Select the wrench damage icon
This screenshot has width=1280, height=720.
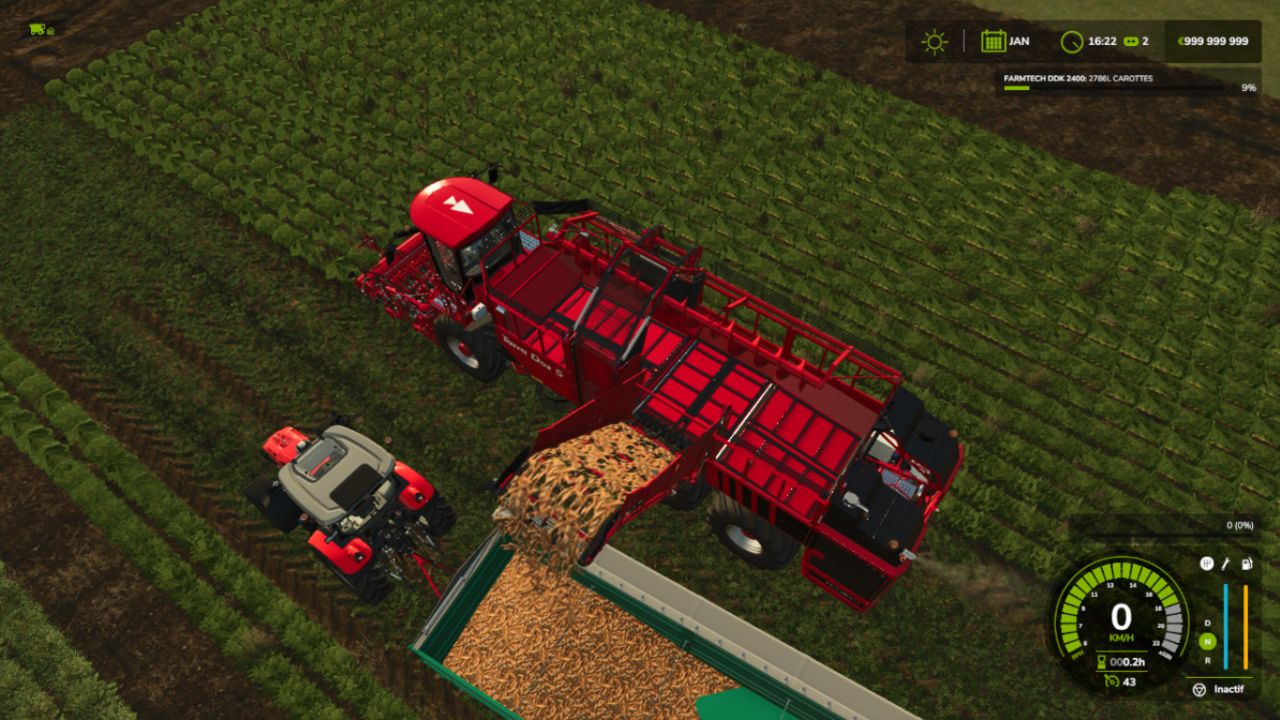pyautogui.click(x=1226, y=564)
